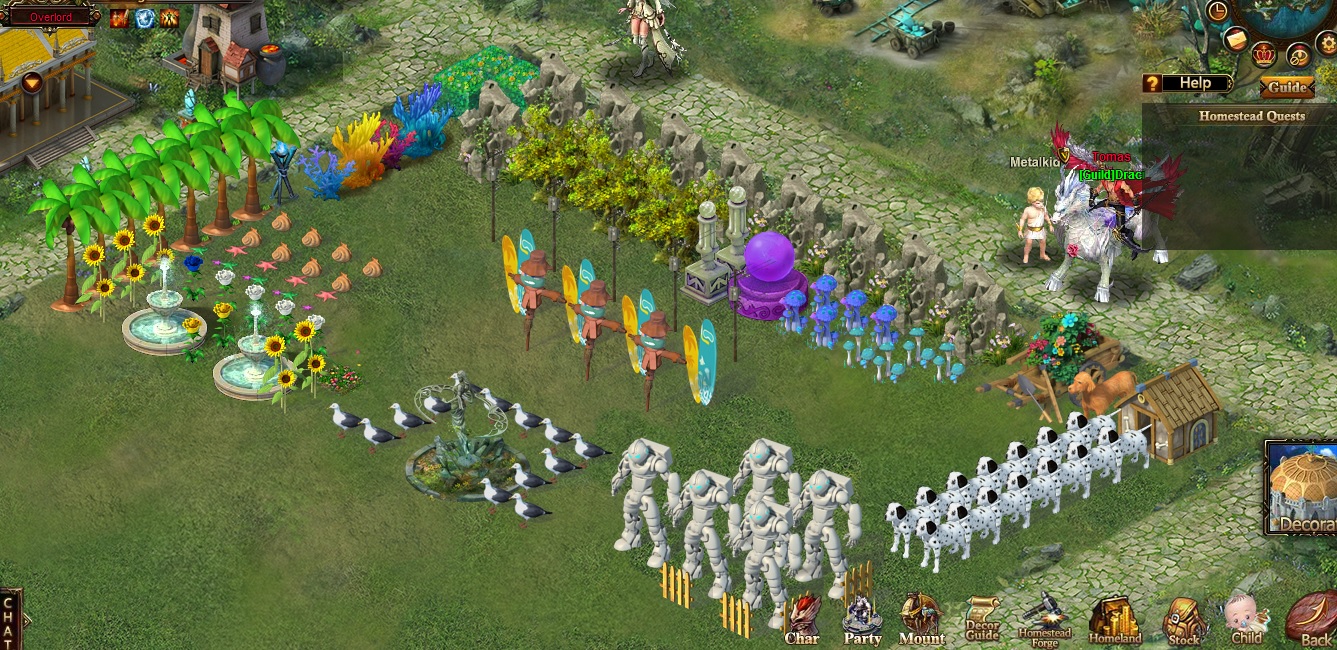Open the Party menu

click(x=862, y=618)
